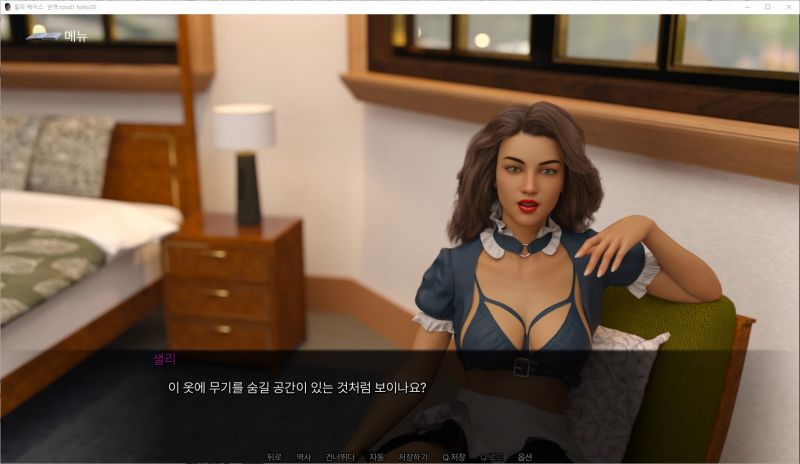Minimize the game window

(746, 7)
